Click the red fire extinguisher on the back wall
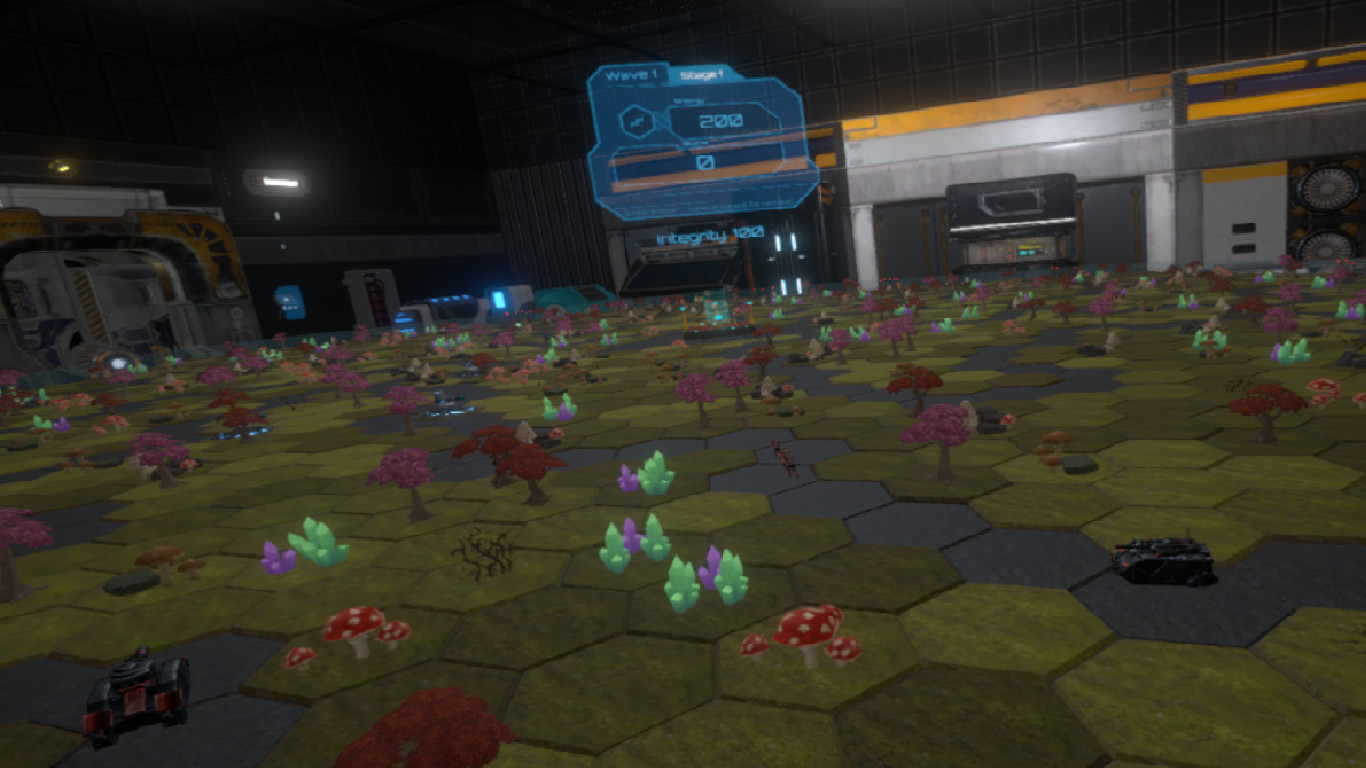 (x=374, y=297)
